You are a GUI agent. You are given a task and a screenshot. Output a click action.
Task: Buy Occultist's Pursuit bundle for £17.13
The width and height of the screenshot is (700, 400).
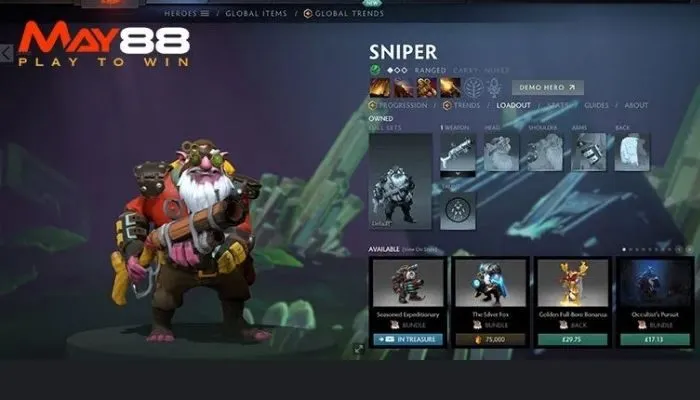pos(654,340)
